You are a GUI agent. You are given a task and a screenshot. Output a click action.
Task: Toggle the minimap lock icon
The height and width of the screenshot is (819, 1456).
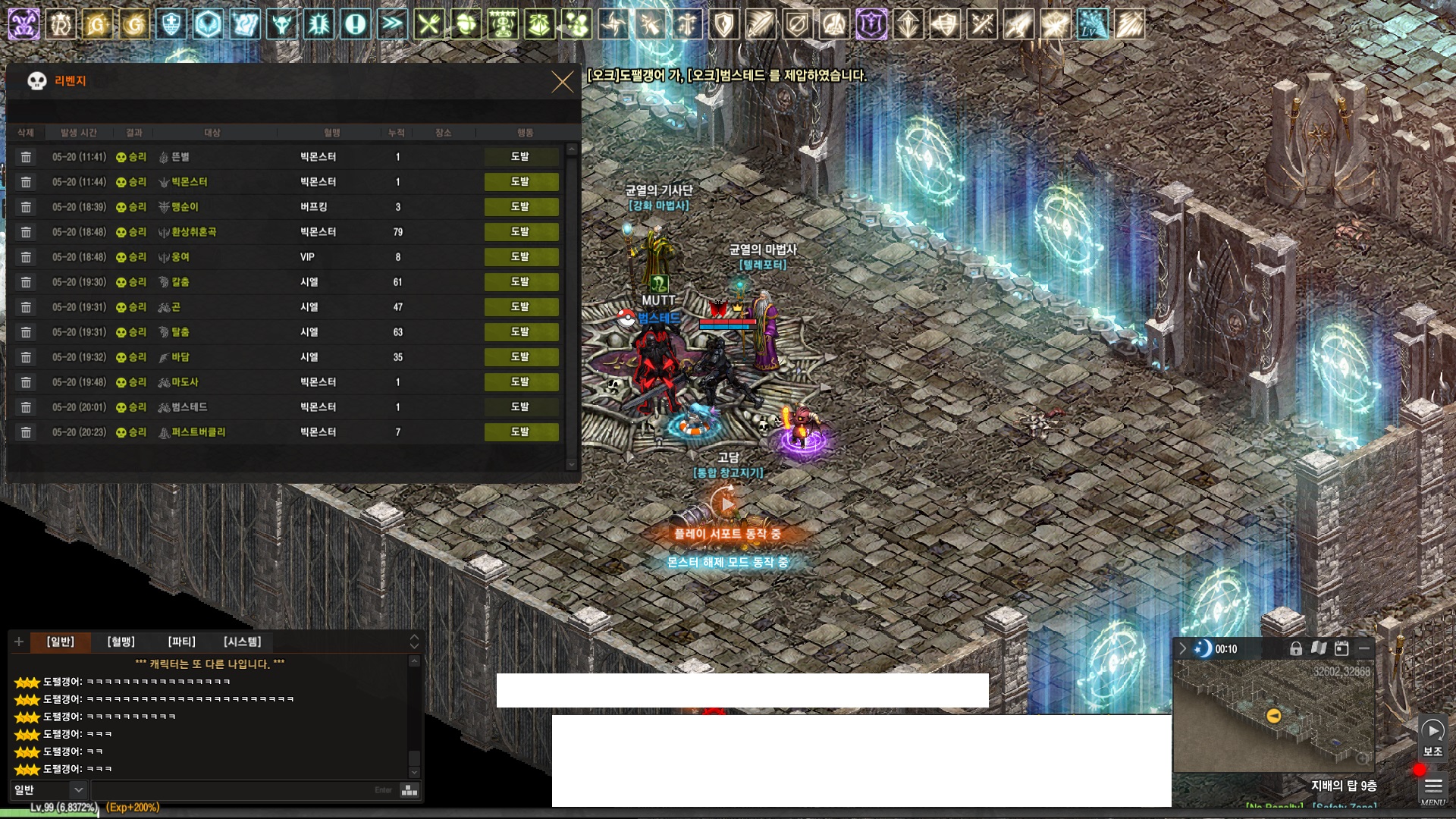pyautogui.click(x=1296, y=648)
